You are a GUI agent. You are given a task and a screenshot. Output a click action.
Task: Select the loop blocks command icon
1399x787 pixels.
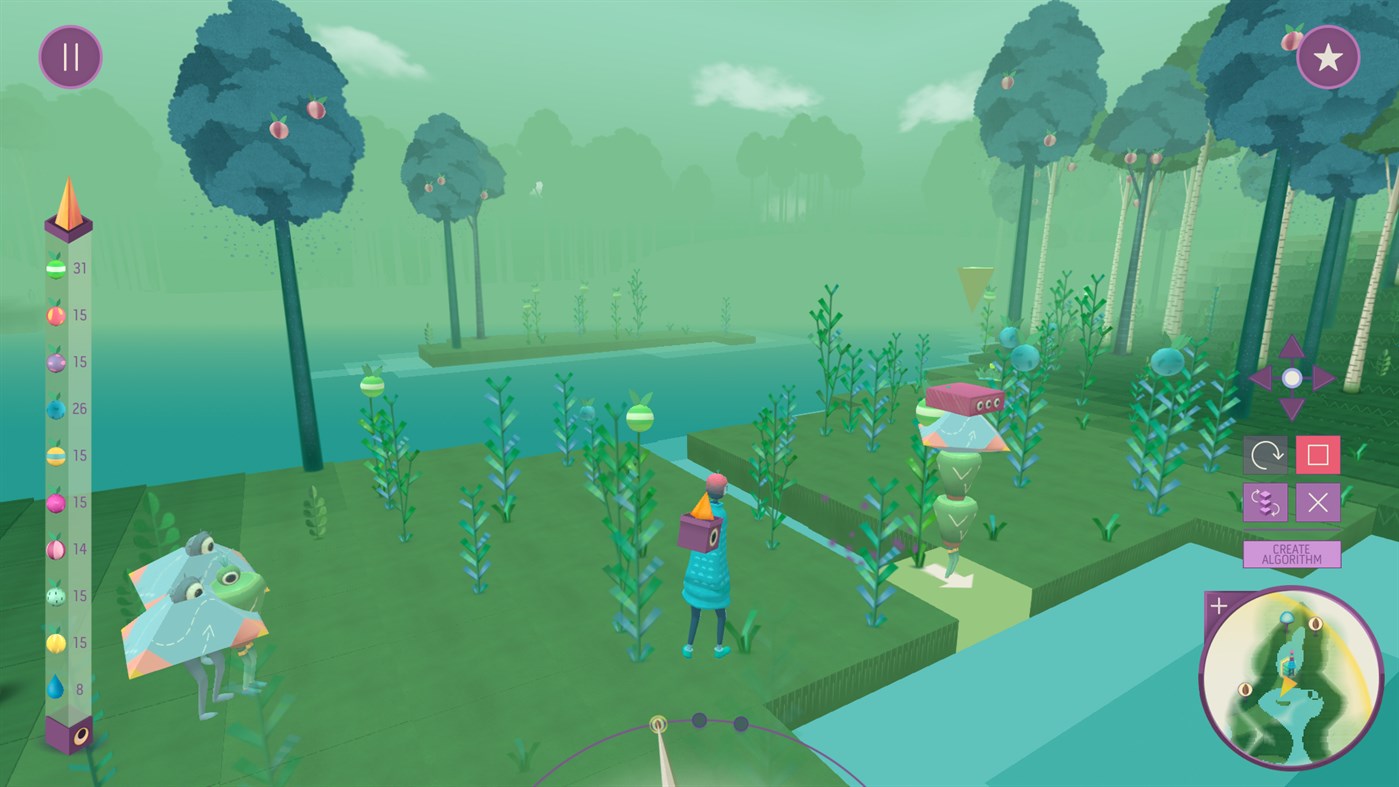(x=1267, y=502)
